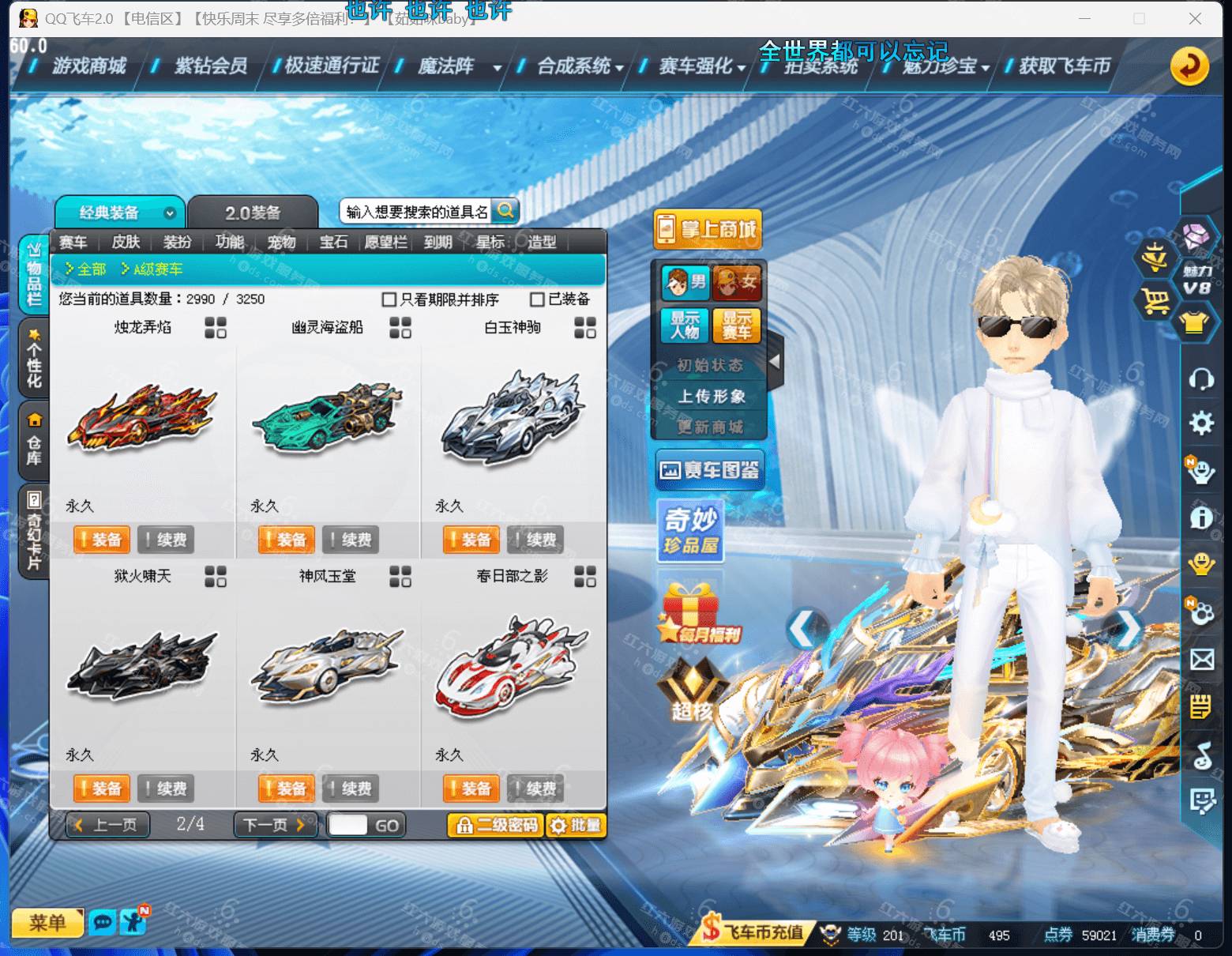The width and height of the screenshot is (1232, 956).
Task: Enable the 只看期限并排序 checkbox
Action: coord(388,300)
